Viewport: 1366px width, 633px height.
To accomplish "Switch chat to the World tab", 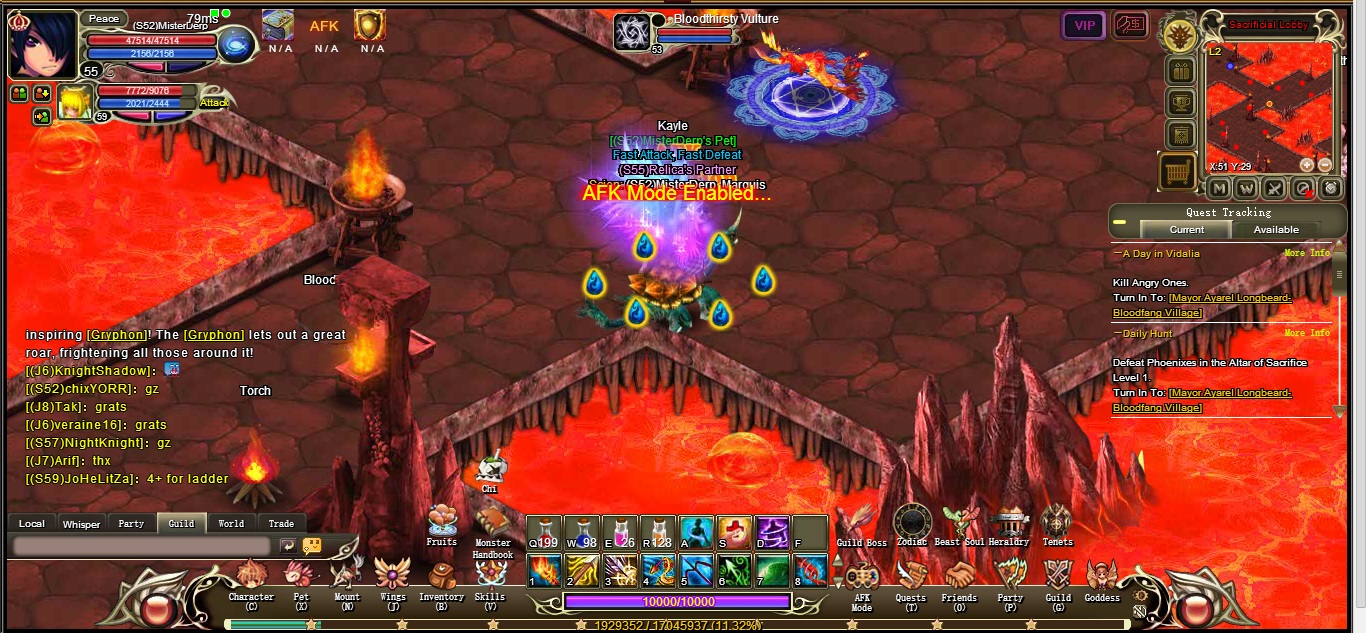I will [x=231, y=523].
